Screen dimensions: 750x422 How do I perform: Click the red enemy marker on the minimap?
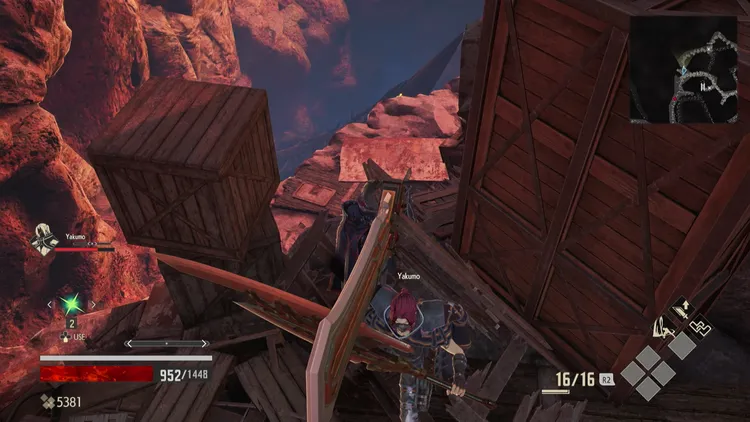[x=674, y=99]
